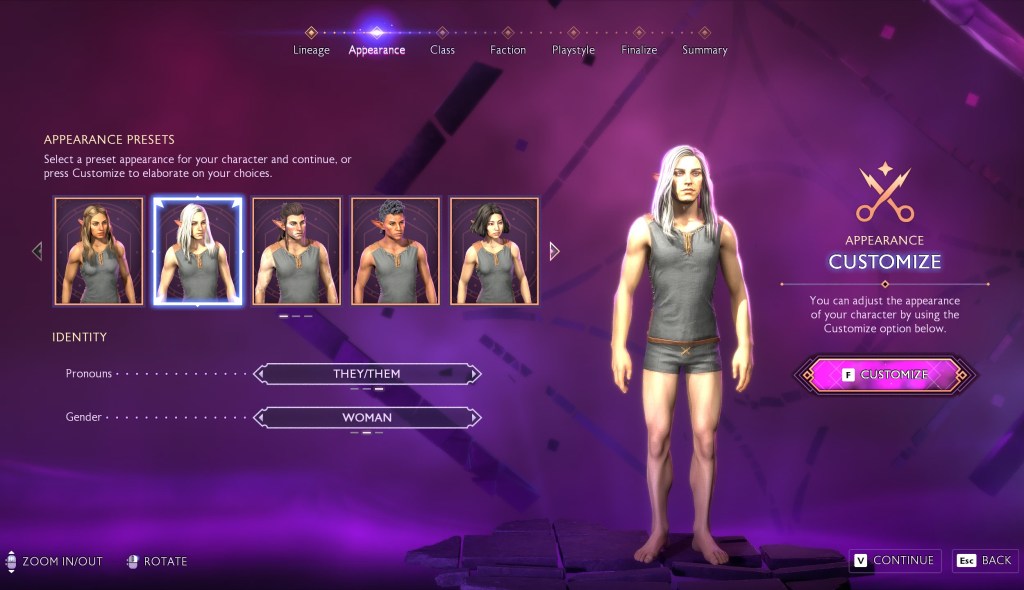Select the black bob-haired preset portrait
This screenshot has height=590, width=1024.
tap(494, 251)
